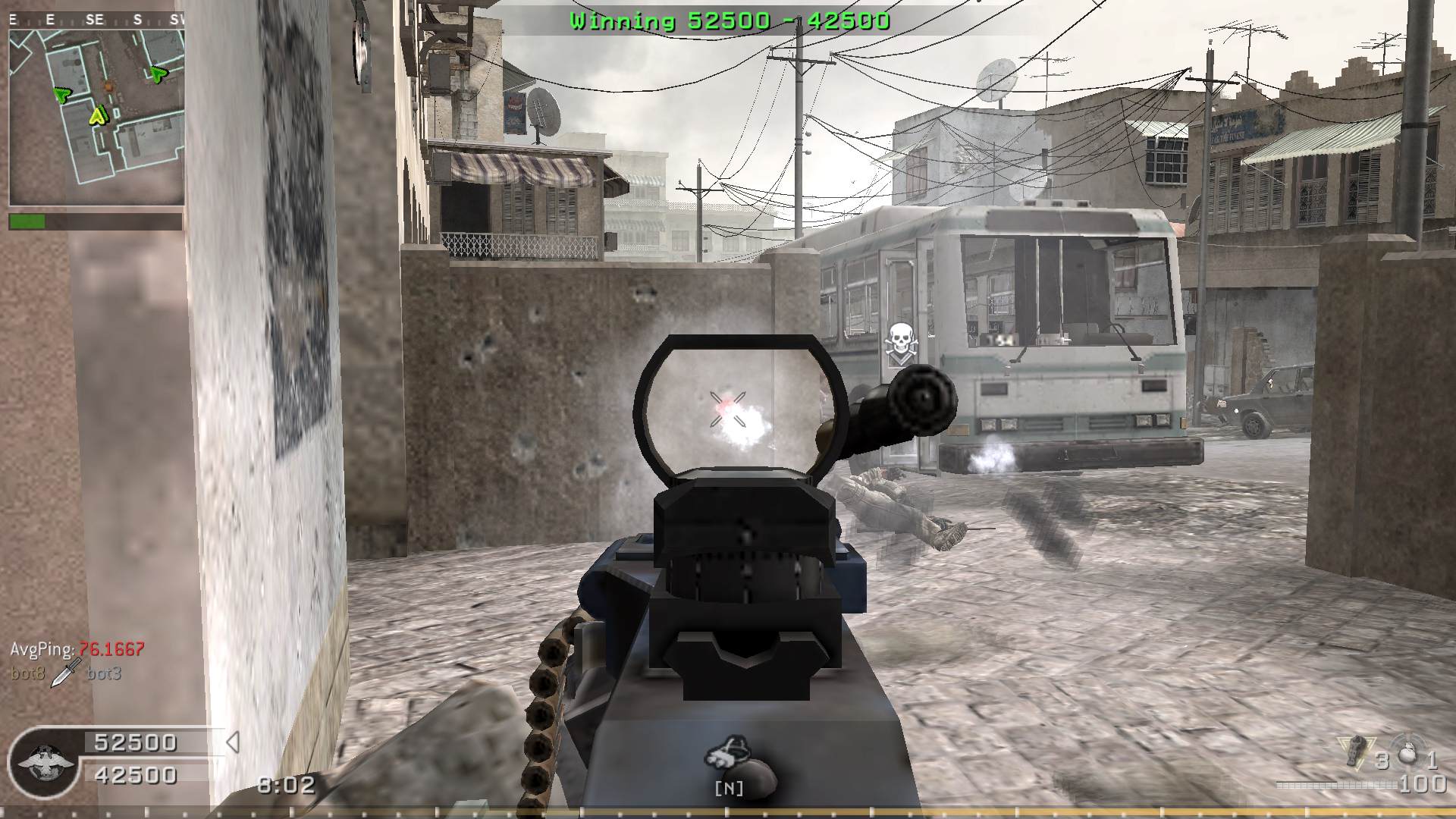Click the night vision goggles icon

(x=728, y=752)
